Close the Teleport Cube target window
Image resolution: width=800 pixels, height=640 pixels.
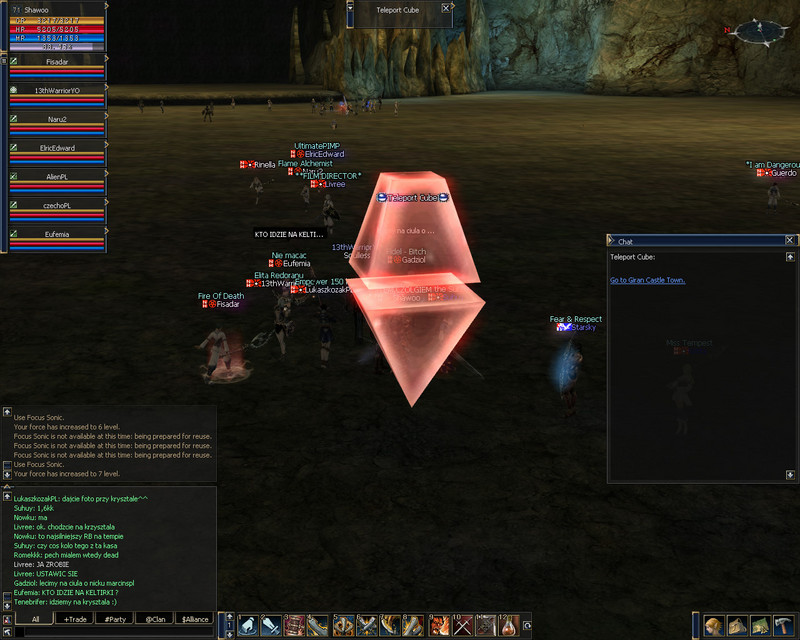coord(444,9)
